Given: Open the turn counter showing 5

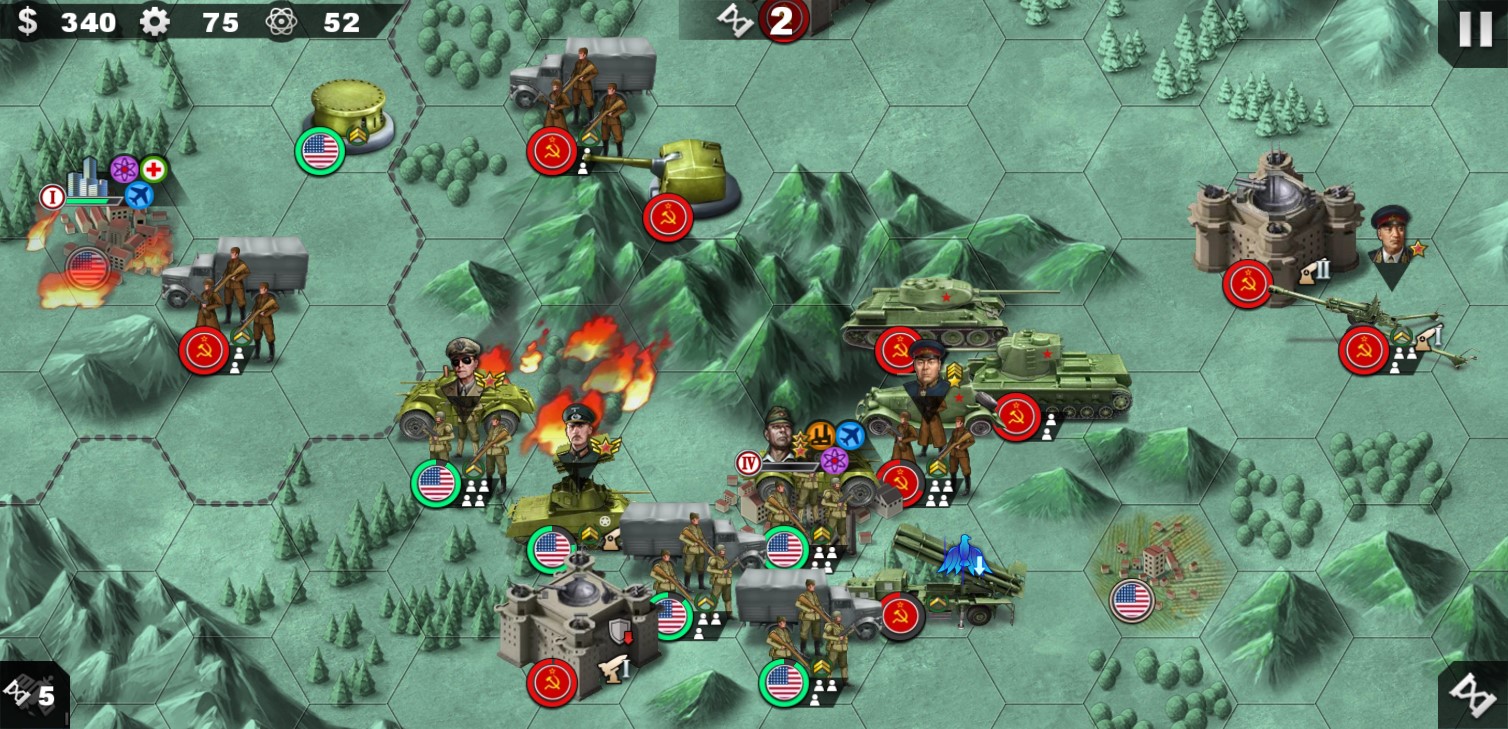Looking at the screenshot, I should tap(32, 694).
